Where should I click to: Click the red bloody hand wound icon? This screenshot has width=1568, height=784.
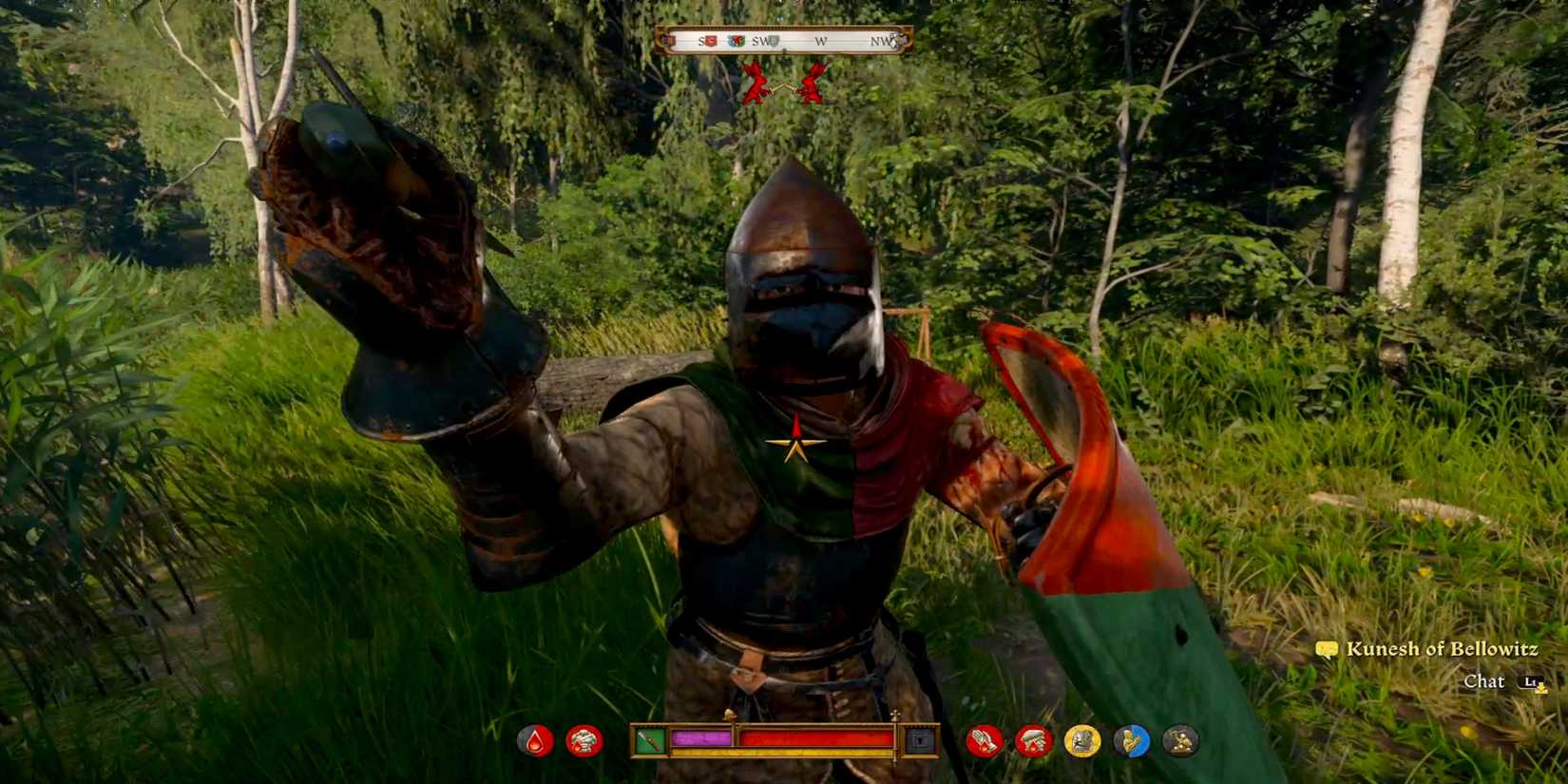[1032, 739]
